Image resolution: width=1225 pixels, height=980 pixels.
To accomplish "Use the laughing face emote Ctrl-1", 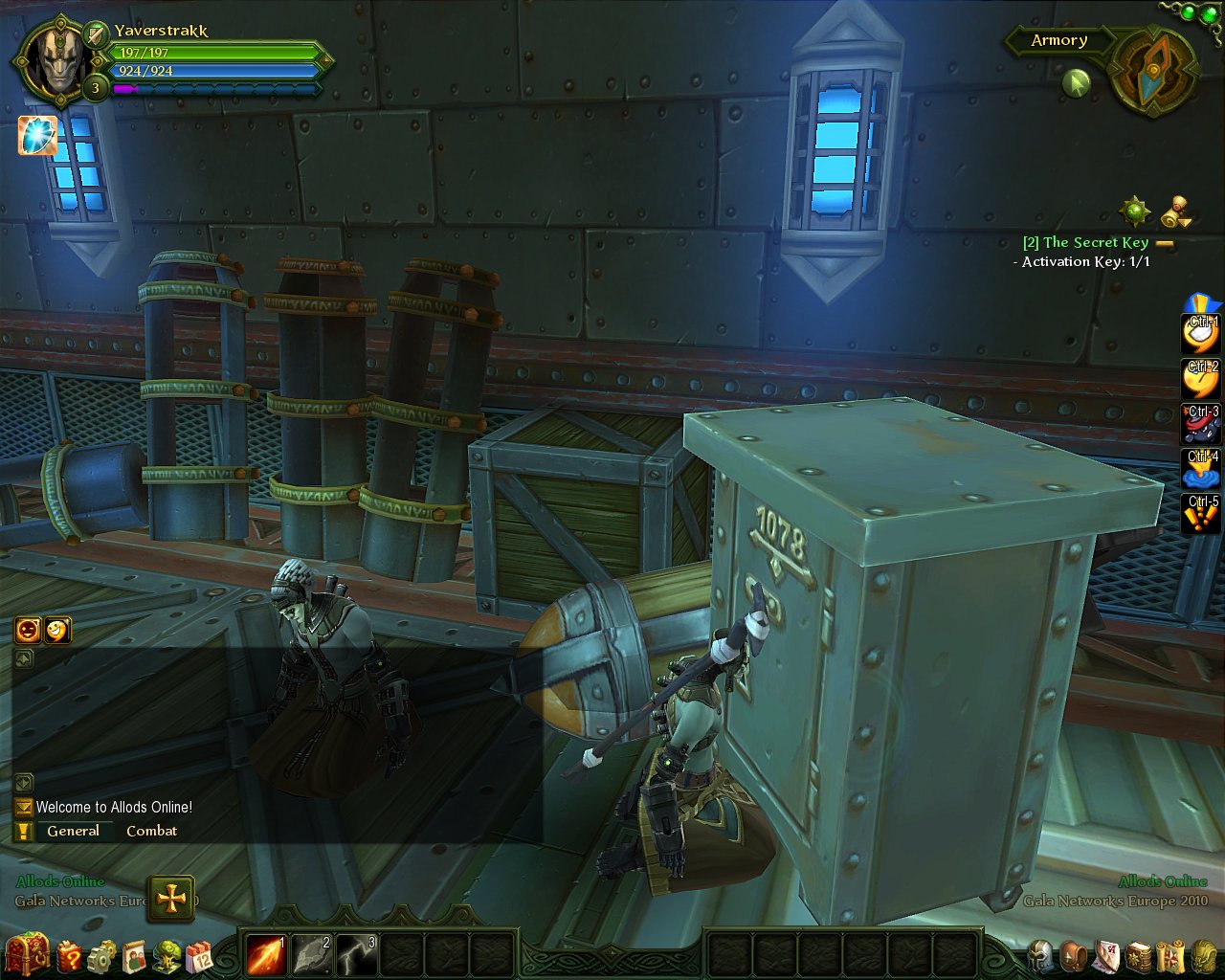I will (1202, 335).
